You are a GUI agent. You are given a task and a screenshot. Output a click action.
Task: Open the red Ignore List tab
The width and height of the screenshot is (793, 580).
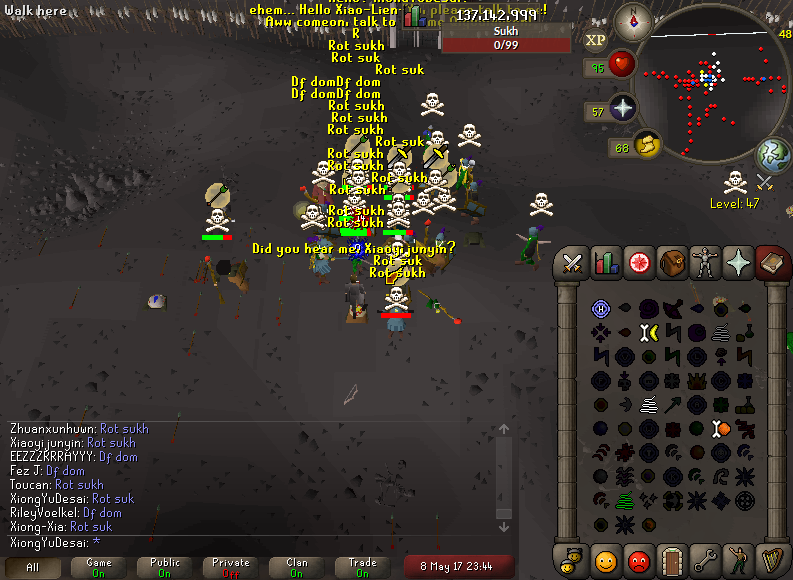(x=639, y=561)
